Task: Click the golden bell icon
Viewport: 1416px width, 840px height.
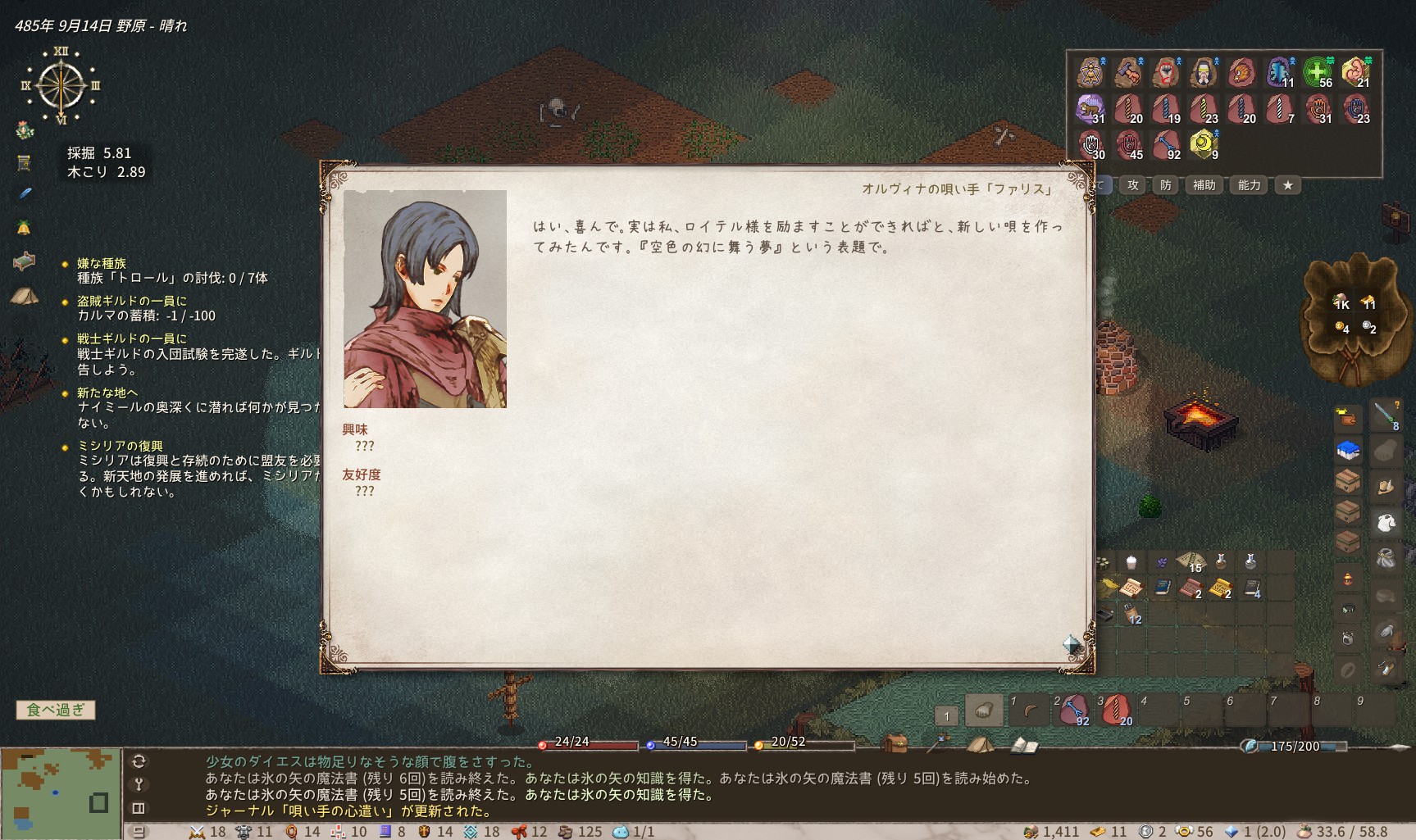Action: pyautogui.click(x=24, y=227)
